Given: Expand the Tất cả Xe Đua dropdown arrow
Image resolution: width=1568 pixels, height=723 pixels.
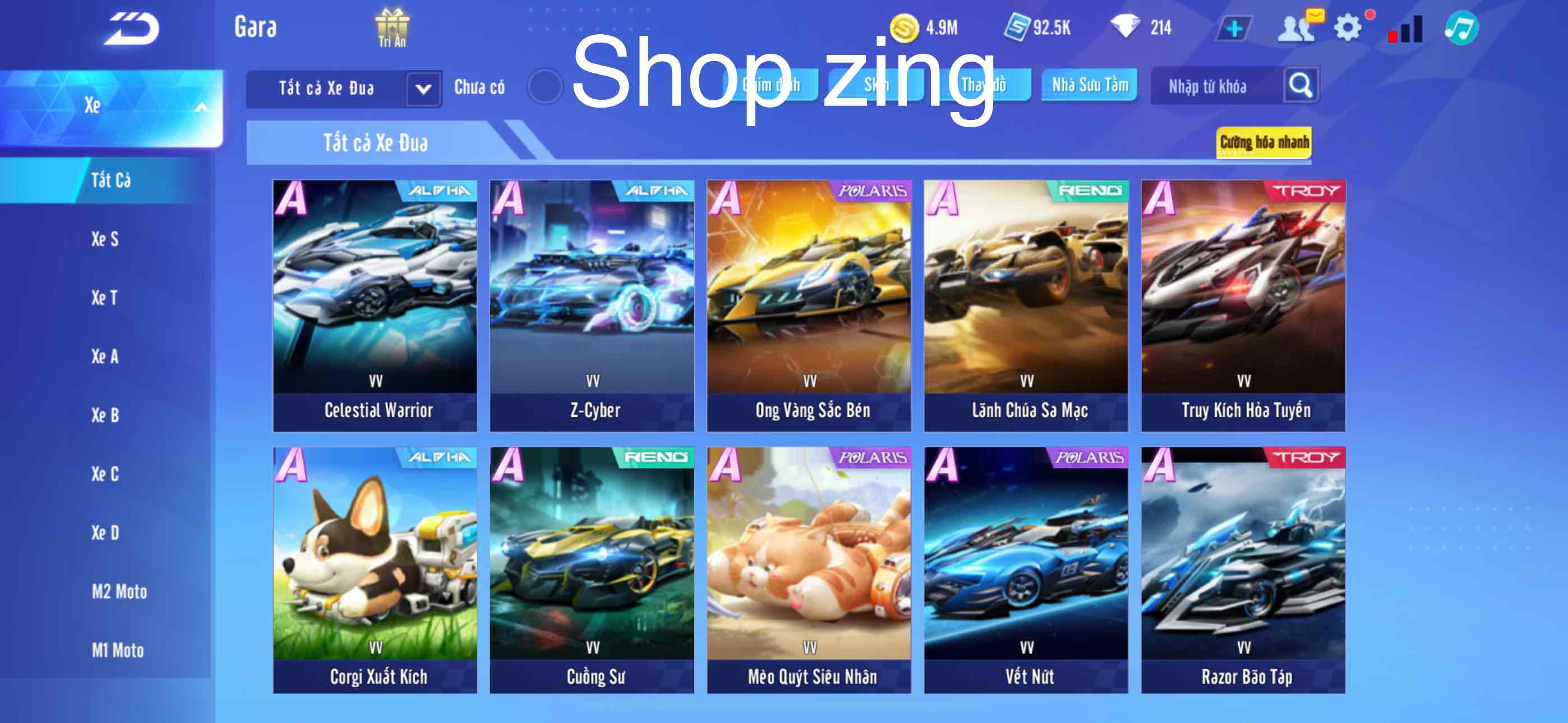Looking at the screenshot, I should coord(425,88).
